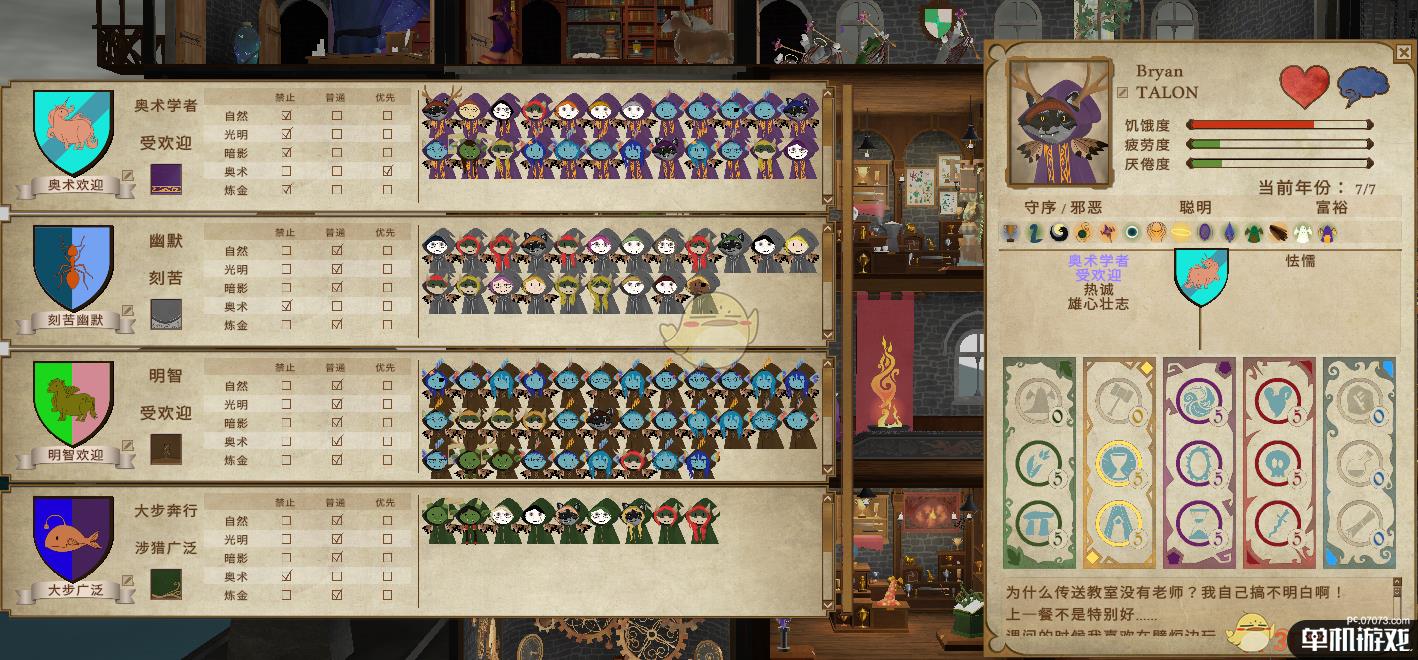Rename the 奥术欢迎 house with its pencil icon

(x=127, y=176)
